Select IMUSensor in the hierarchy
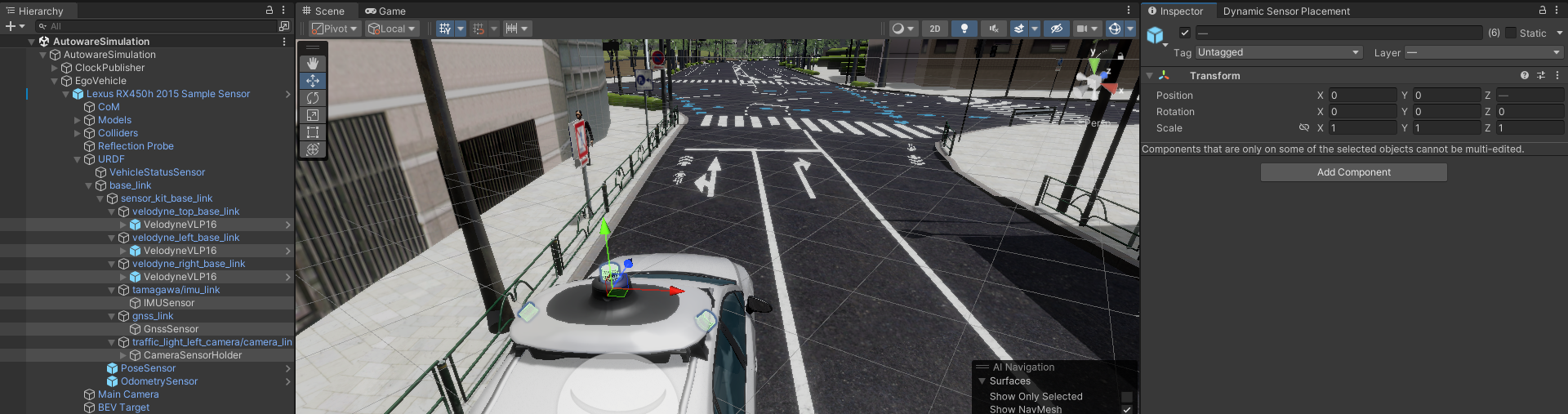This screenshot has width=1568, height=414. click(x=168, y=303)
